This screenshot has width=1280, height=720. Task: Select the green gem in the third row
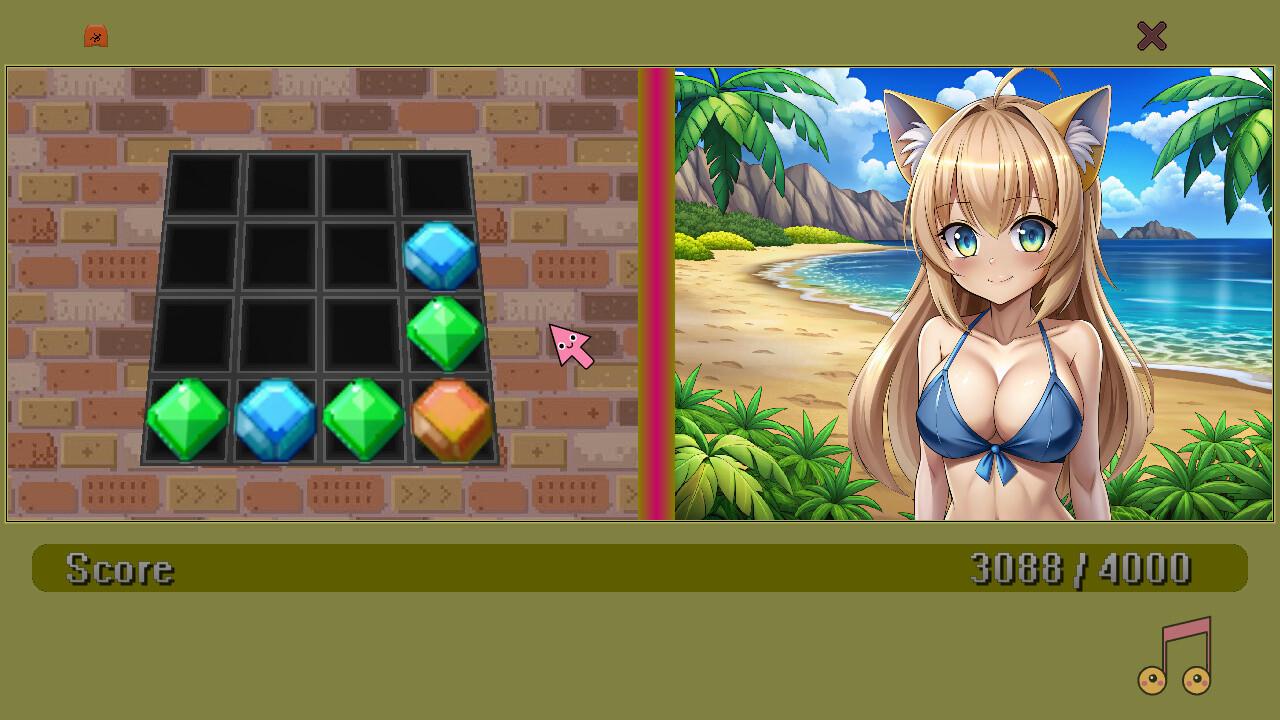point(446,330)
